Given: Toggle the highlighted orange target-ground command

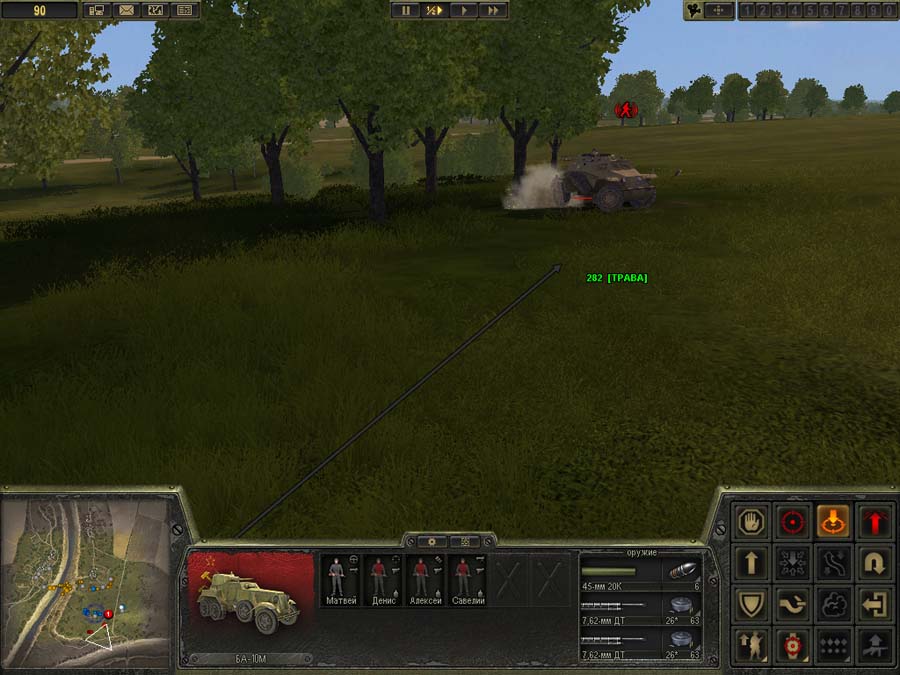Looking at the screenshot, I should point(833,521).
